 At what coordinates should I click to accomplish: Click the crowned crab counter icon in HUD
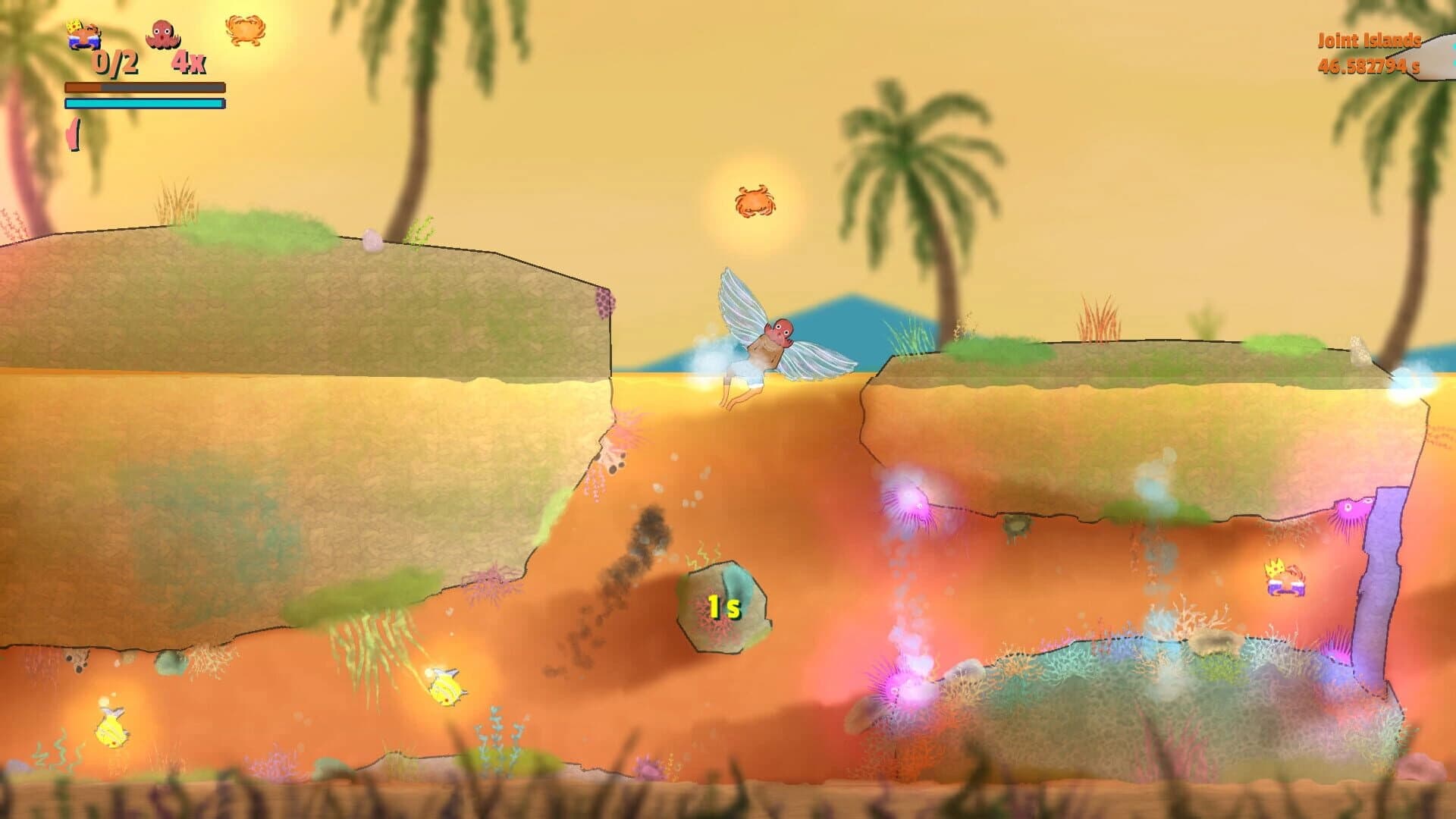point(83,34)
